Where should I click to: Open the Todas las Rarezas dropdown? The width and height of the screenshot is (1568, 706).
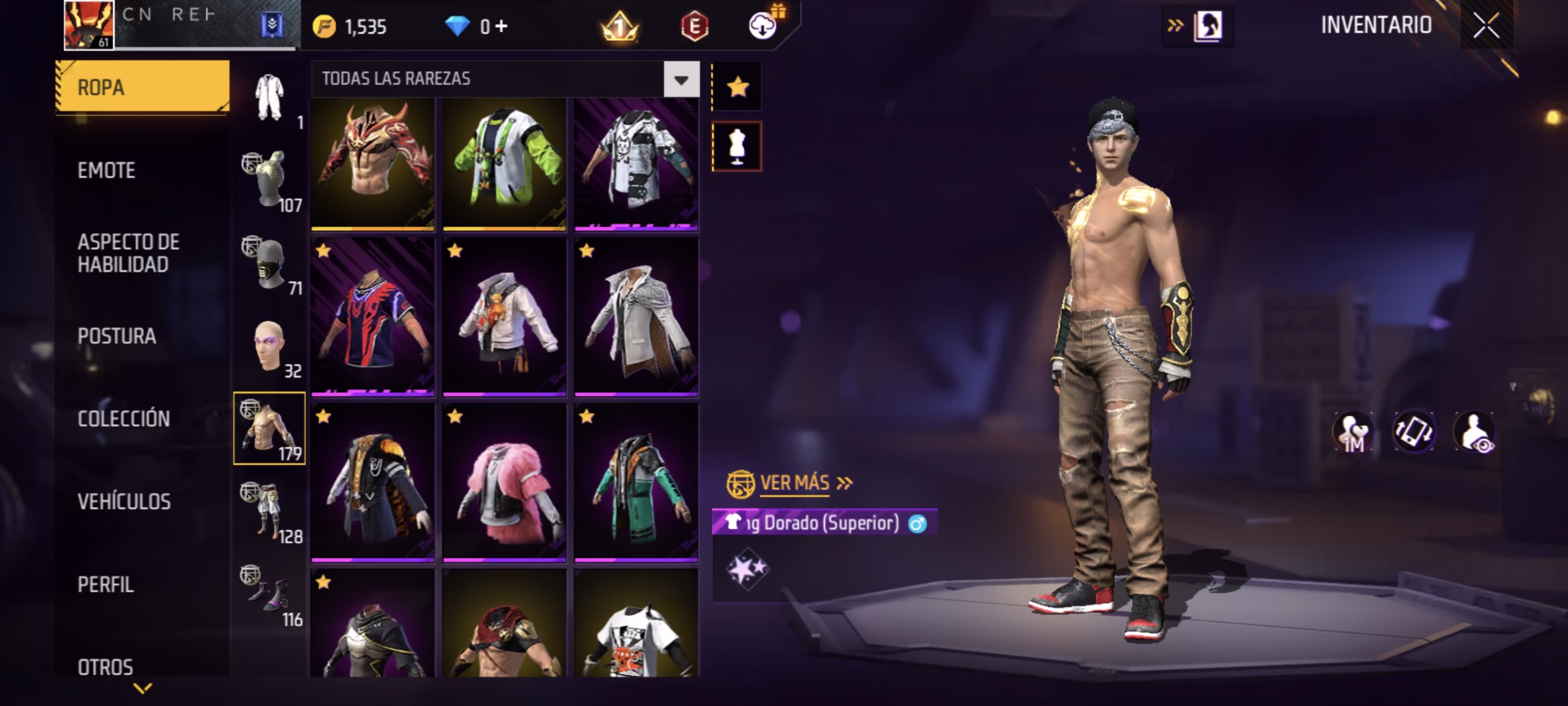pos(681,79)
